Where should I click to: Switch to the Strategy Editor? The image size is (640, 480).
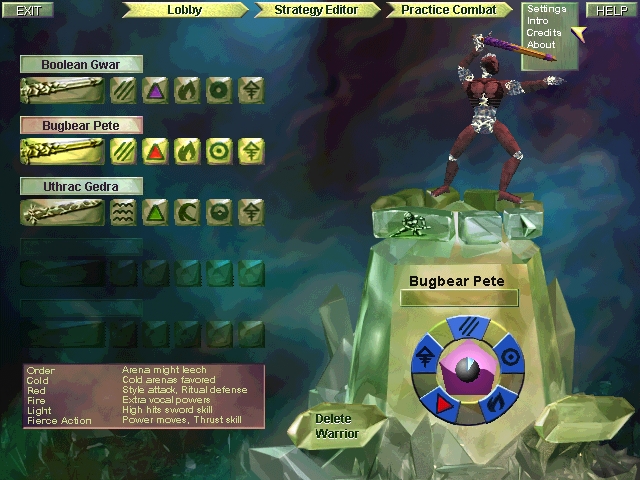point(315,10)
